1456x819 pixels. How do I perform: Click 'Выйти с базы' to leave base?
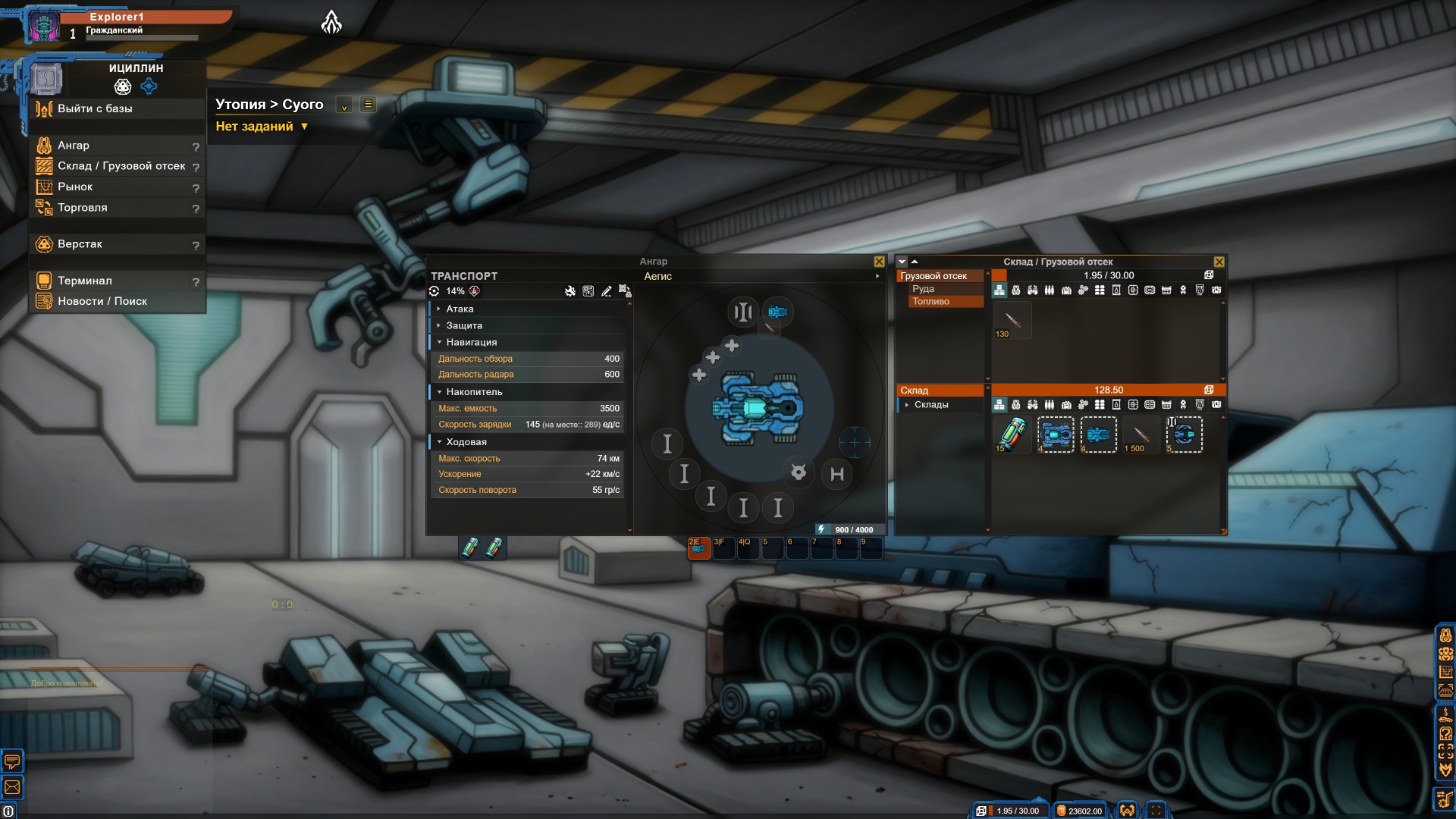pyautogui.click(x=95, y=108)
